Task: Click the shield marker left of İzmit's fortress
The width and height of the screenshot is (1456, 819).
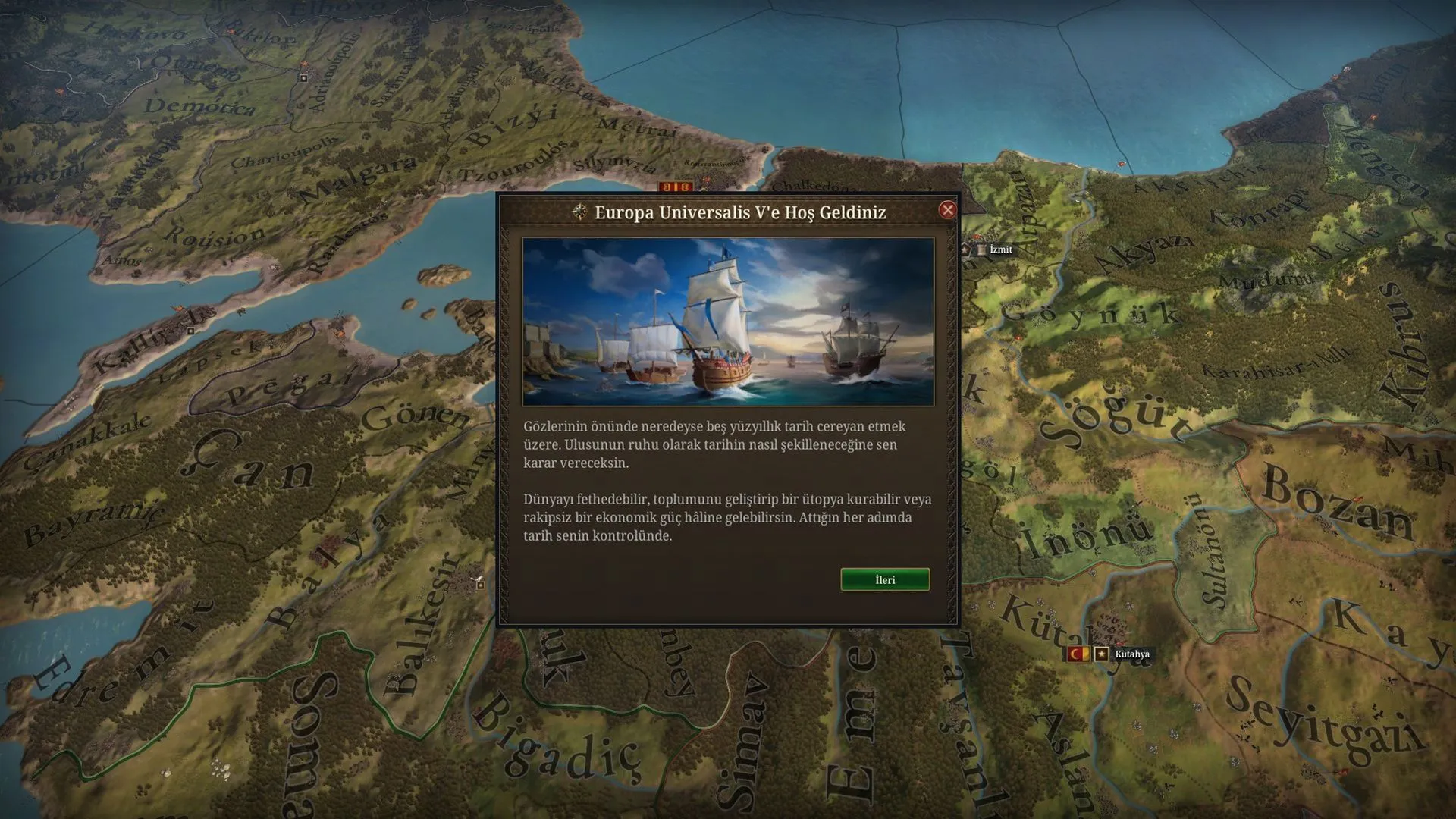Action: point(965,251)
